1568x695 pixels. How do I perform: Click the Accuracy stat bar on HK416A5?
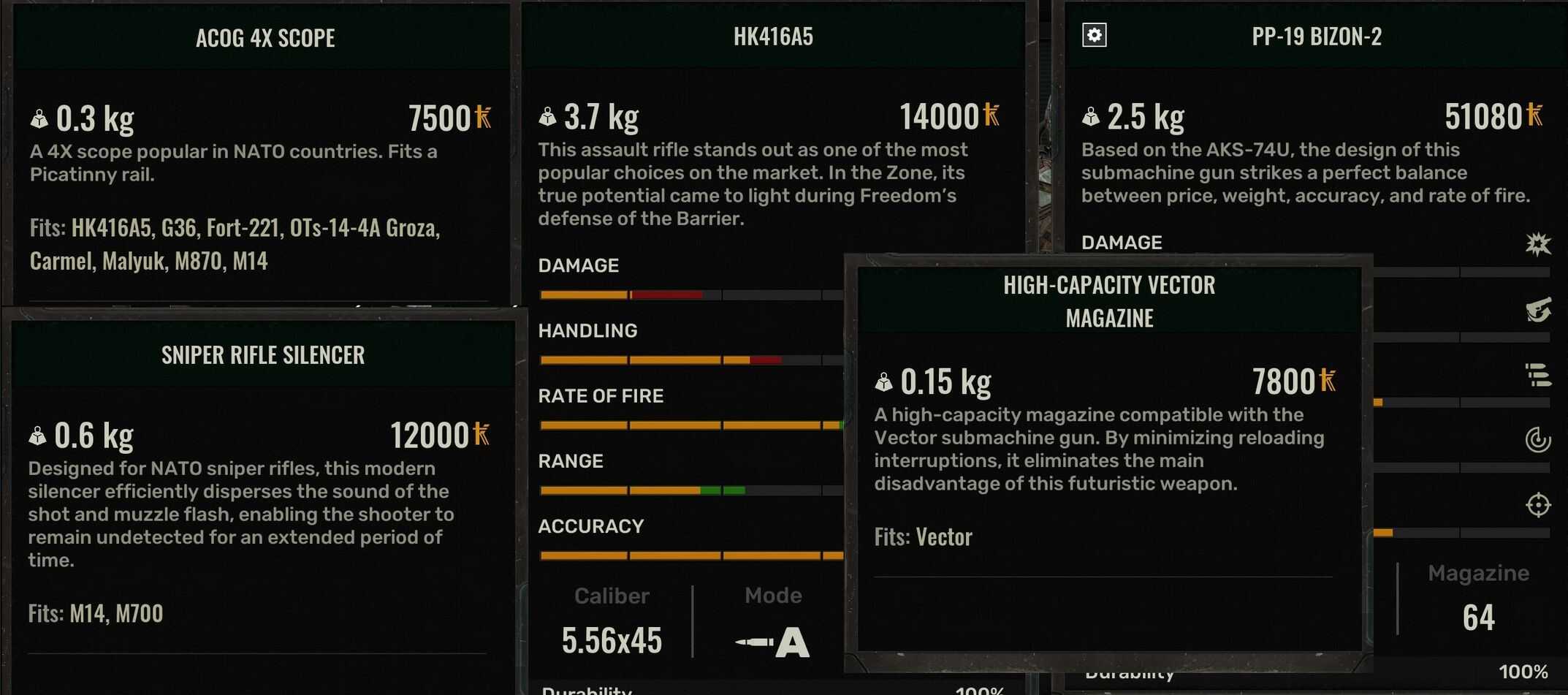pyautogui.click(x=691, y=555)
